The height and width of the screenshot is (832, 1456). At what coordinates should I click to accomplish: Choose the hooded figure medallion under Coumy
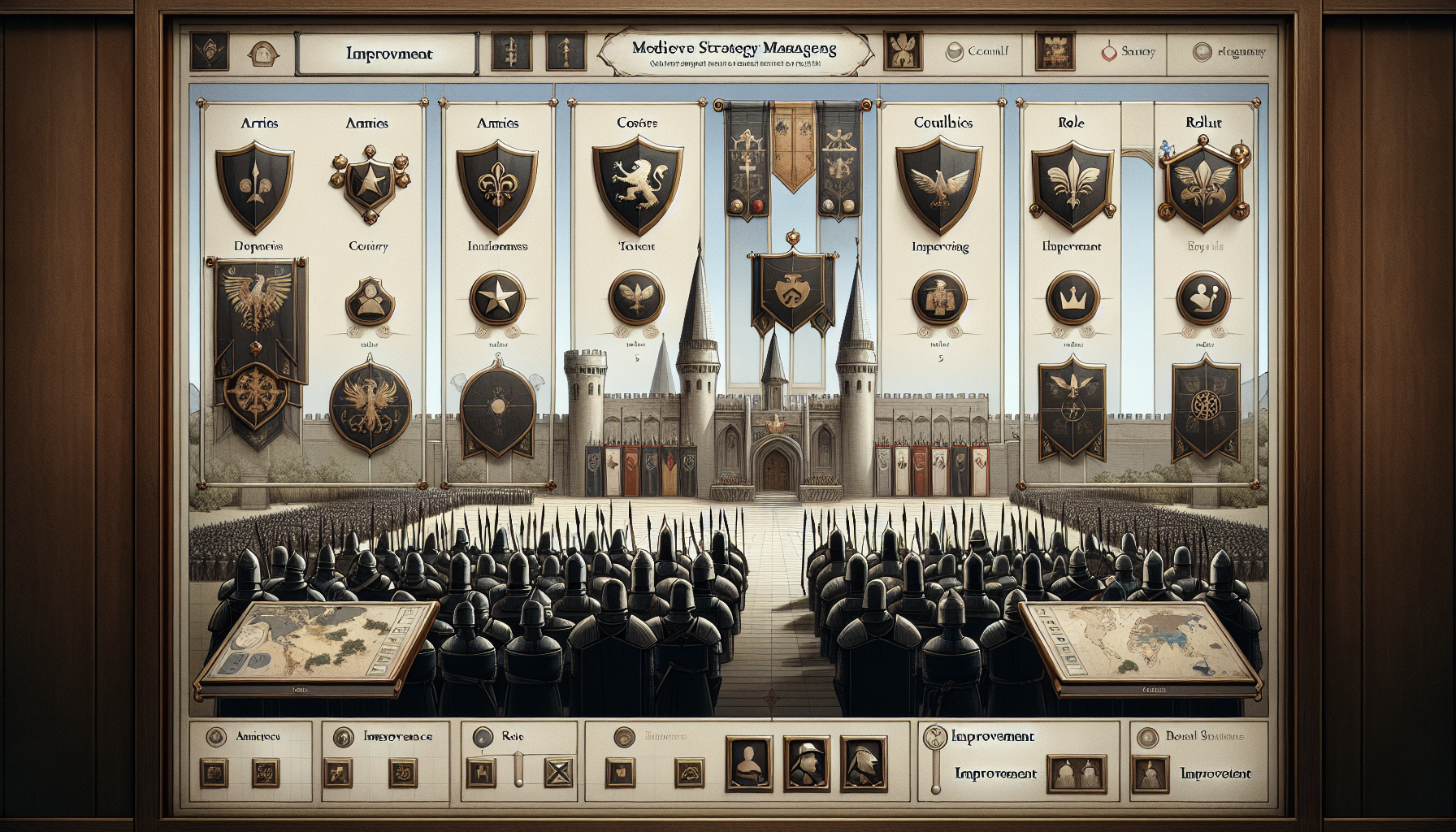pos(370,301)
